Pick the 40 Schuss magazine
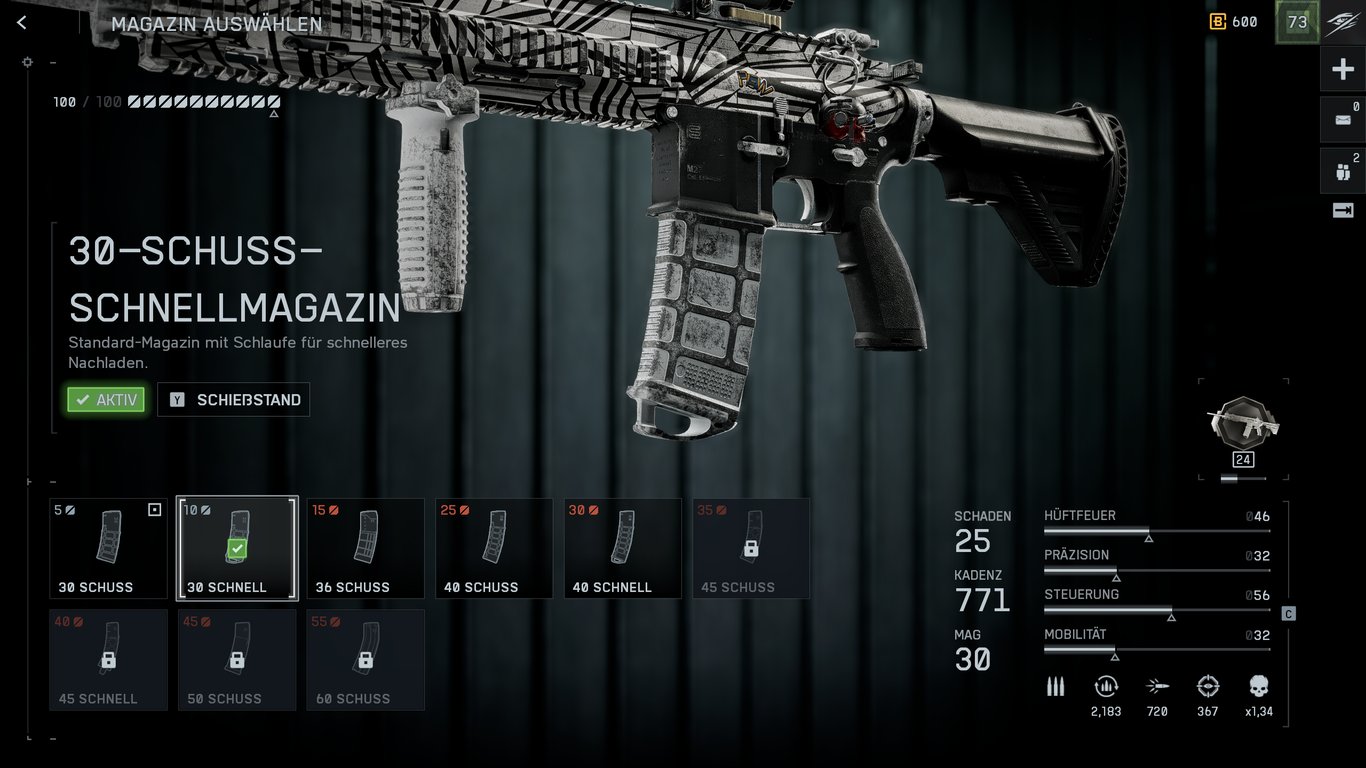 tap(494, 548)
